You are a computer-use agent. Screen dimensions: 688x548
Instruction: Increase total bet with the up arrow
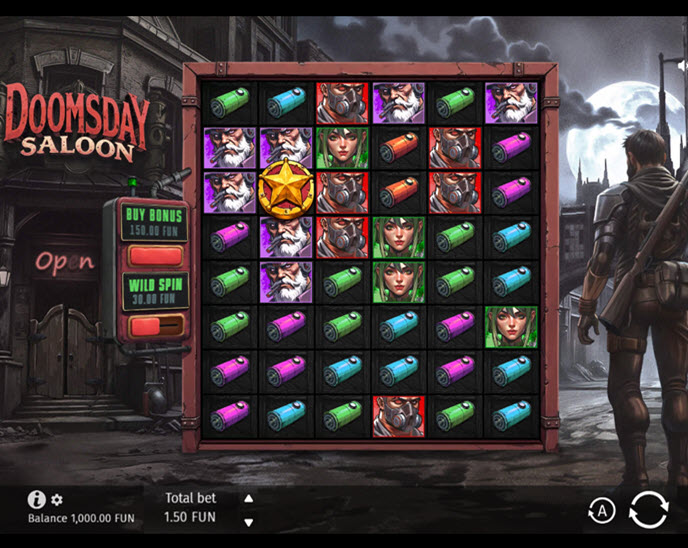click(249, 498)
